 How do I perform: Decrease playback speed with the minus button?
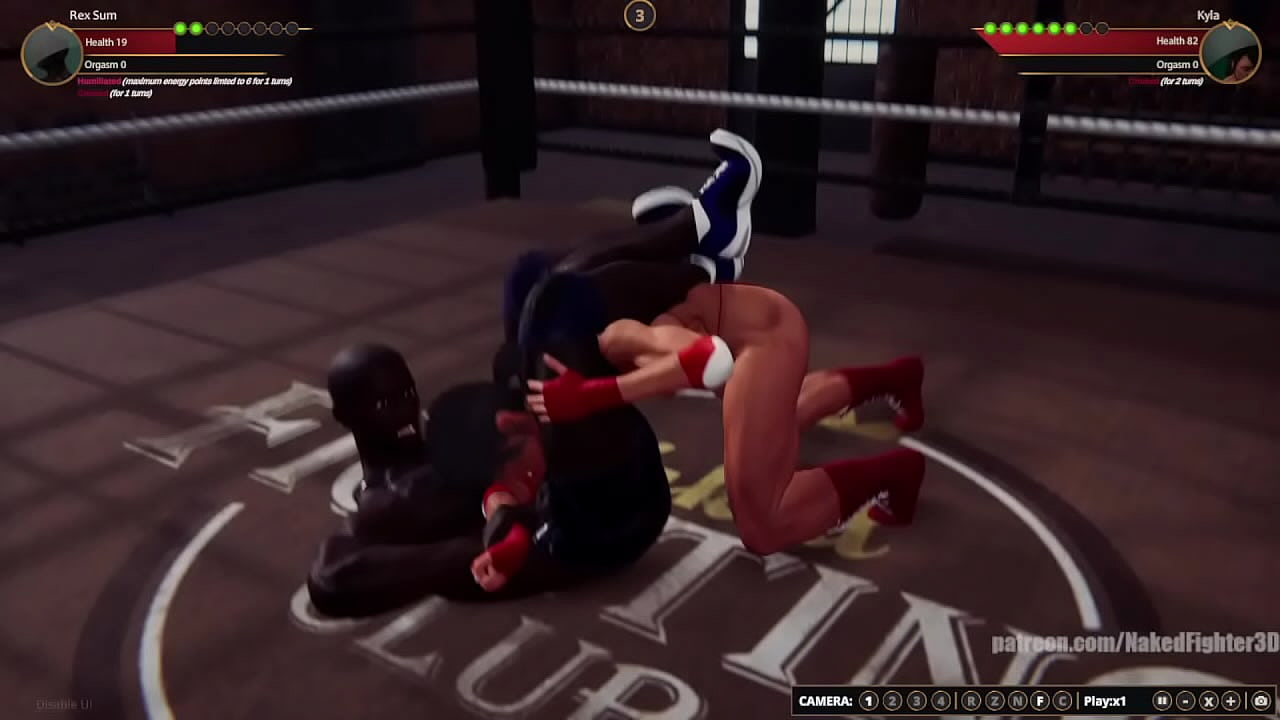pos(1184,699)
